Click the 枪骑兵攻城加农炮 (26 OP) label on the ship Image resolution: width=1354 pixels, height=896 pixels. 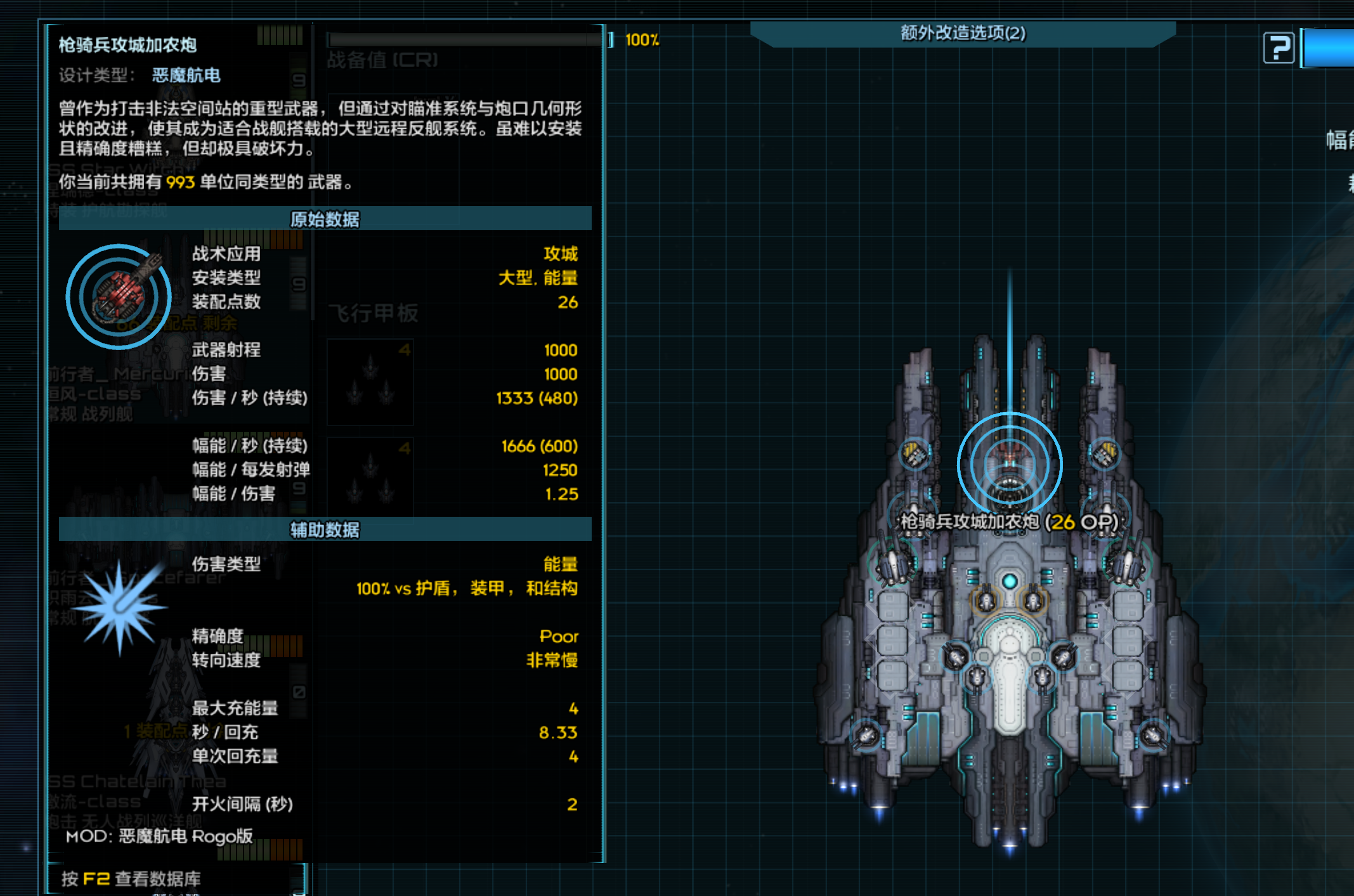pyautogui.click(x=1010, y=522)
